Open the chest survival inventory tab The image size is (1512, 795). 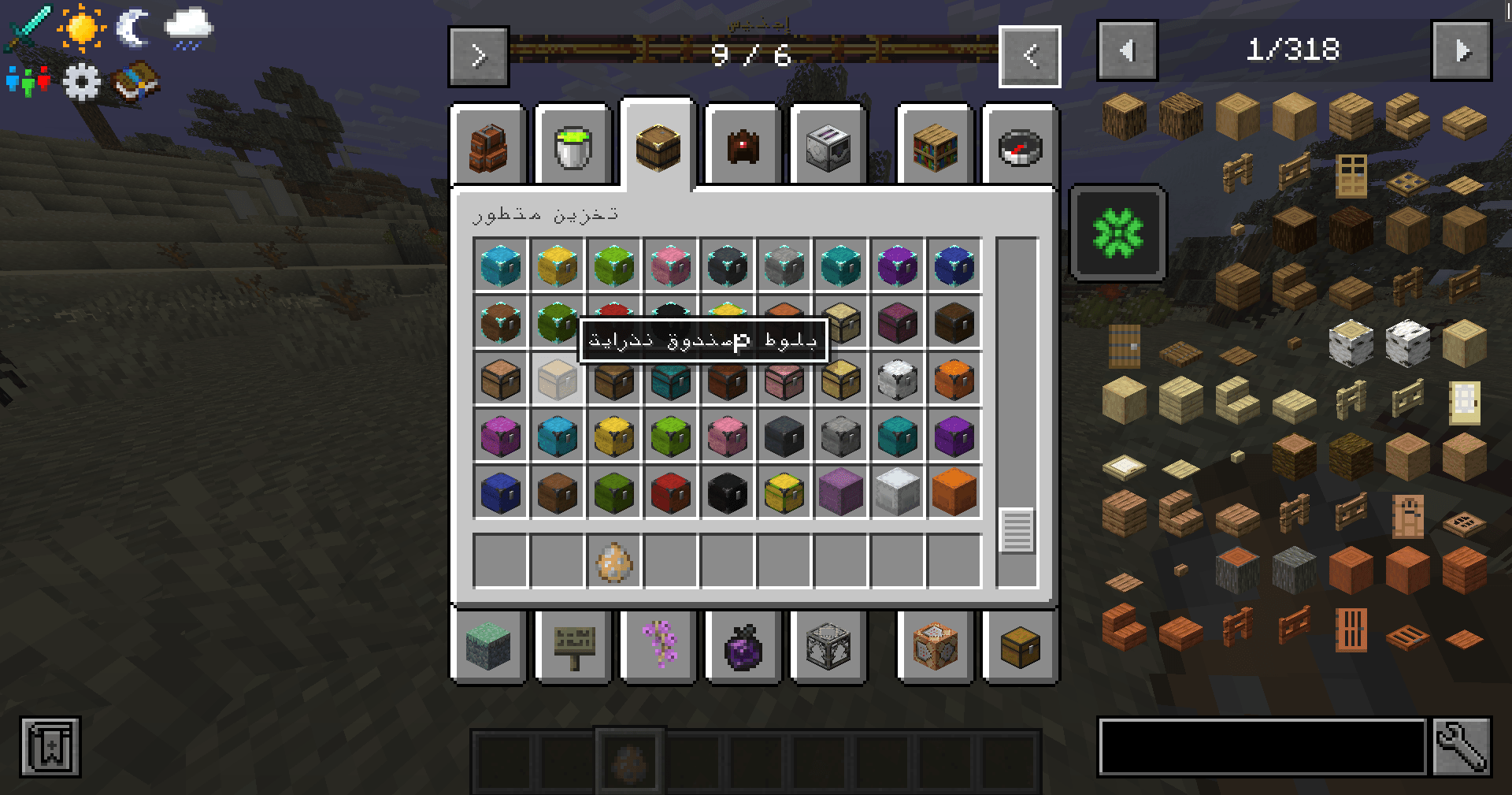pyautogui.click(x=1020, y=646)
